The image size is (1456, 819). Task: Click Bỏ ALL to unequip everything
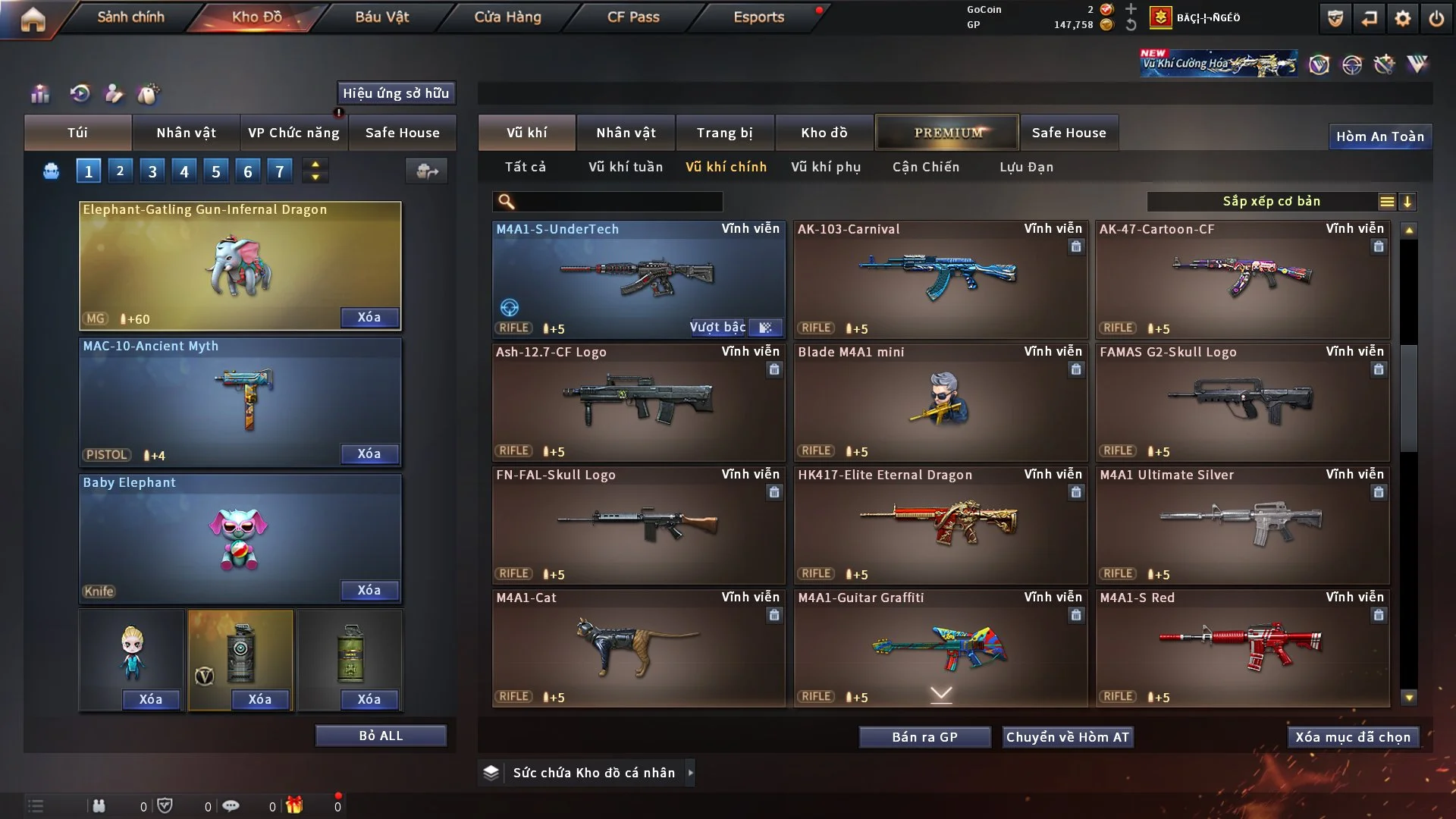coord(381,736)
